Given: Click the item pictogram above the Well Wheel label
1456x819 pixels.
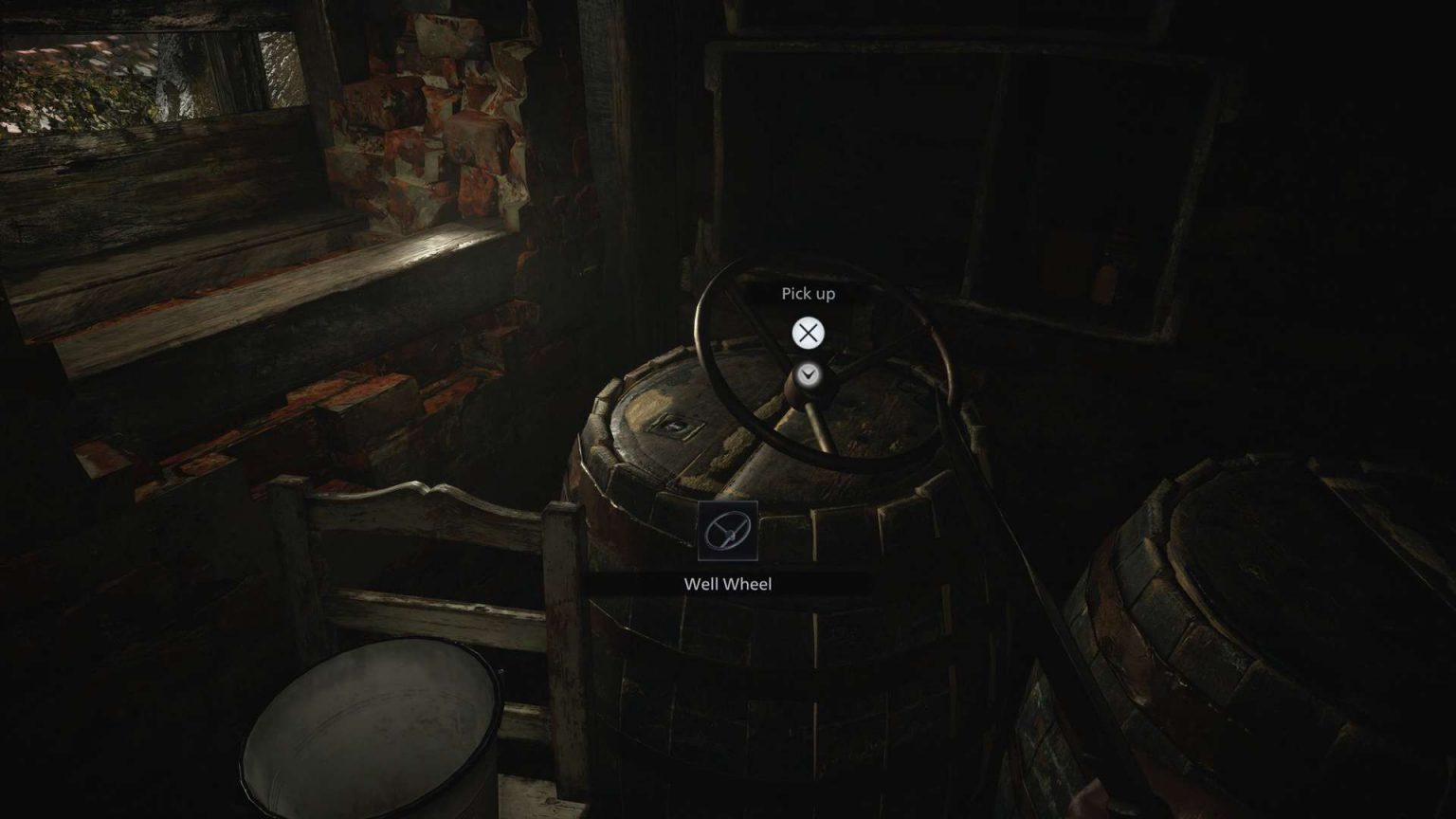Looking at the screenshot, I should [730, 532].
